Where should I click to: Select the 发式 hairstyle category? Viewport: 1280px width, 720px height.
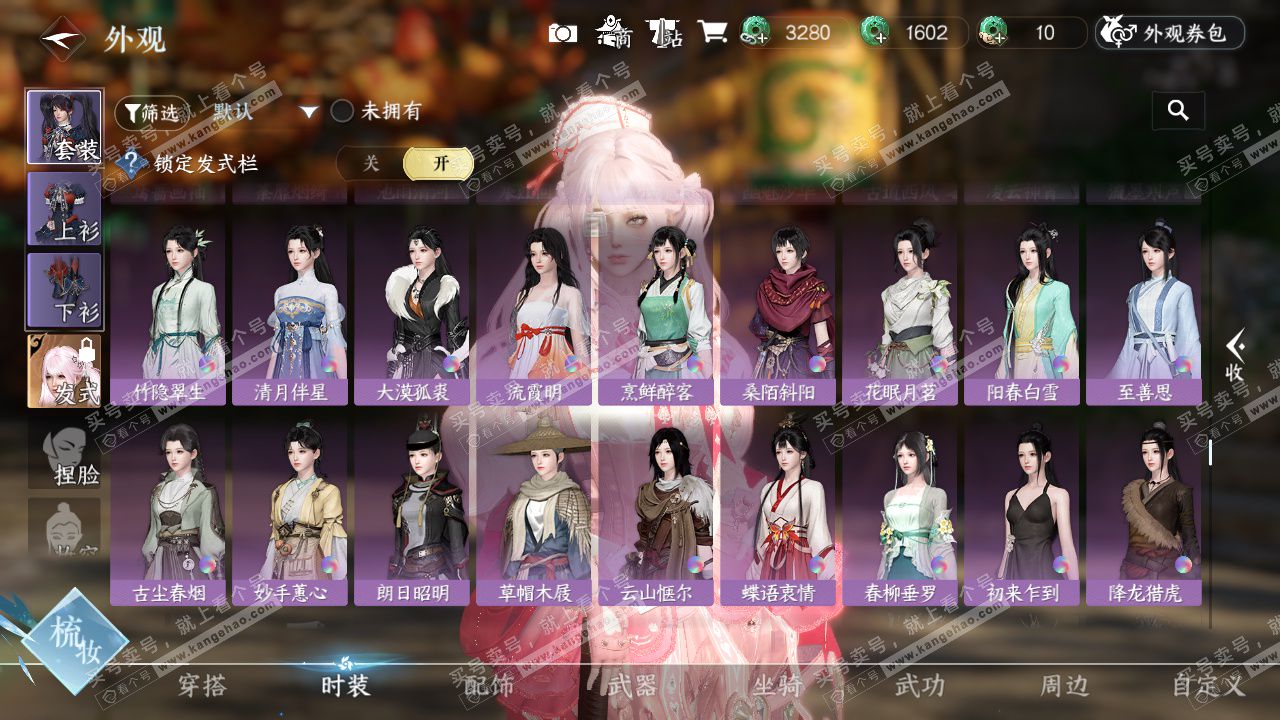coord(64,371)
